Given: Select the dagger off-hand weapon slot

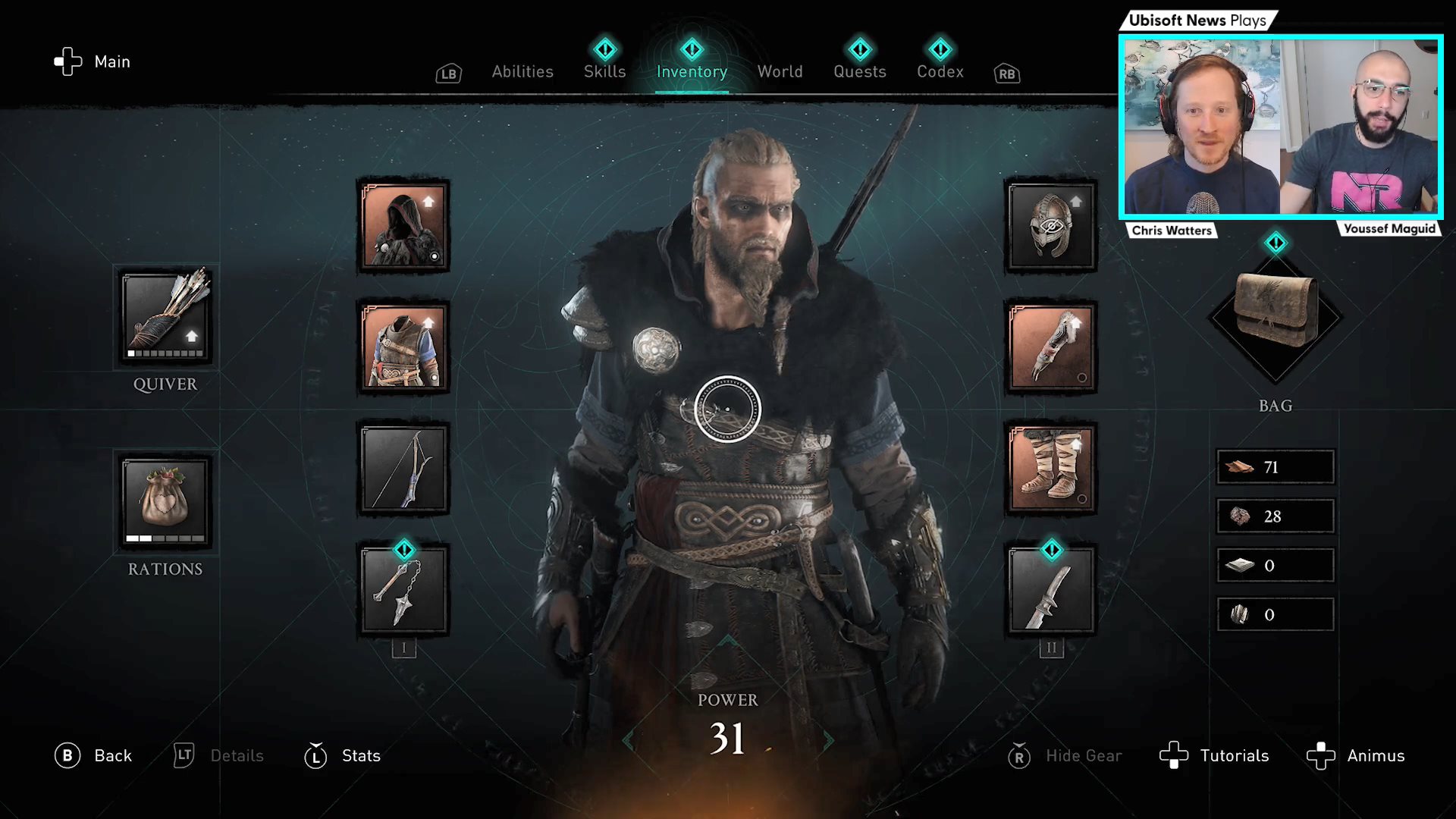Looking at the screenshot, I should [x=1051, y=590].
